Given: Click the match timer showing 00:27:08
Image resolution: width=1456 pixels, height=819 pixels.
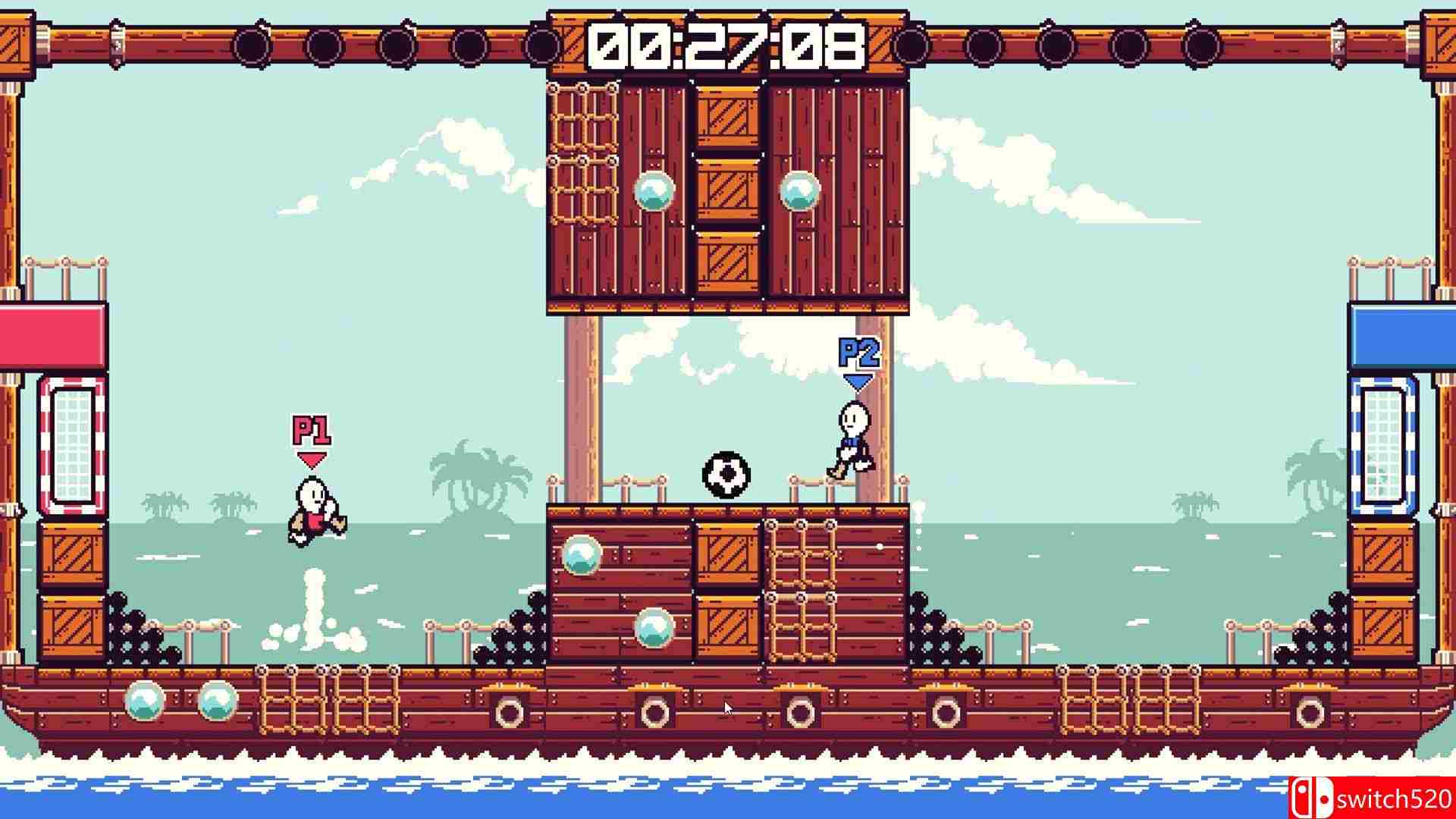Looking at the screenshot, I should tap(728, 45).
